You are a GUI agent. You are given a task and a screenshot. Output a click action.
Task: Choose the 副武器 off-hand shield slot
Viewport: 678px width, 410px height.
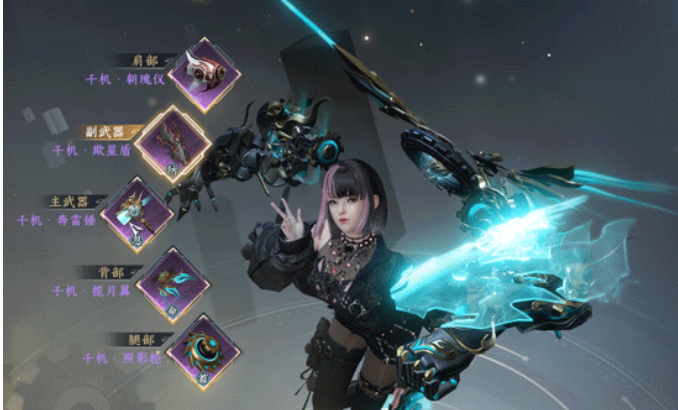pos(172,142)
